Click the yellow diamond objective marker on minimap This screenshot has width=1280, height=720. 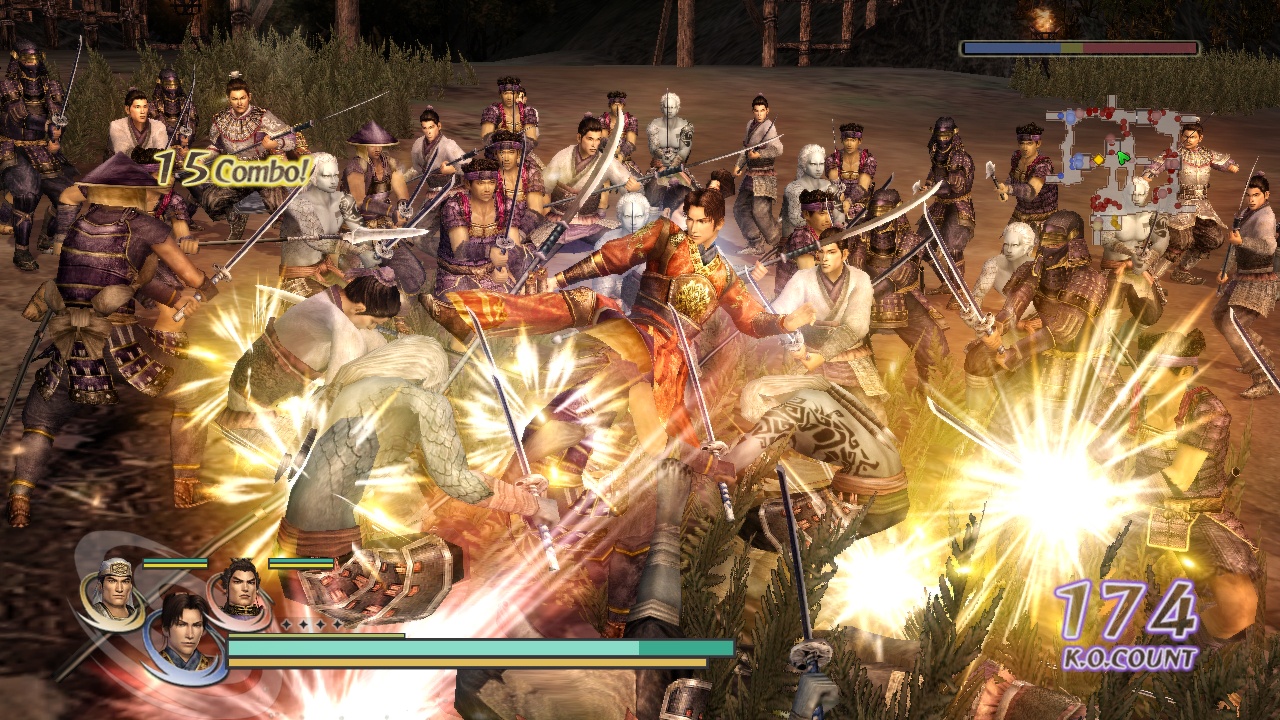coord(1100,158)
